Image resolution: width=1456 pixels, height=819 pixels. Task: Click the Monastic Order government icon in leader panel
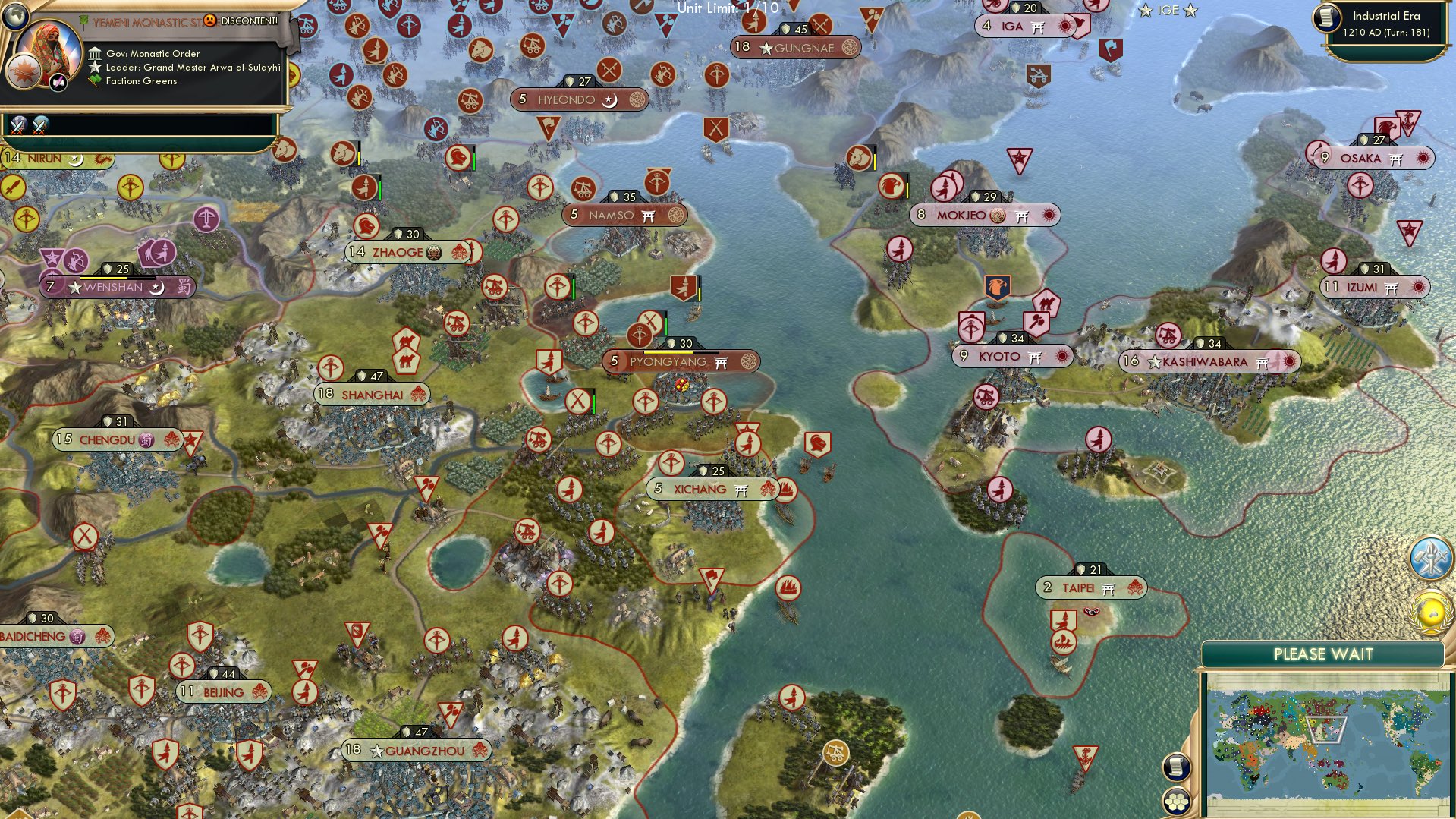pos(96,54)
